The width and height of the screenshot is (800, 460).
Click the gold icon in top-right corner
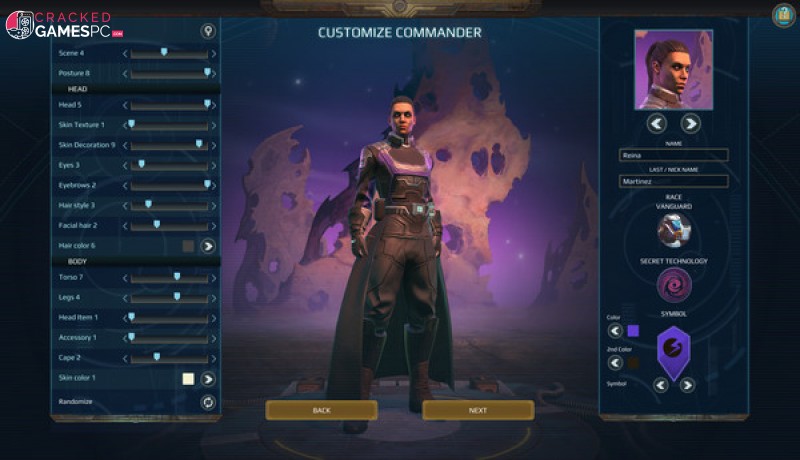(783, 15)
